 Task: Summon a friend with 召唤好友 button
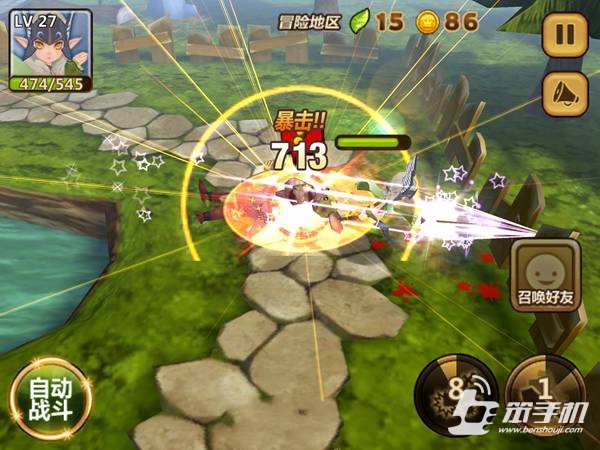(x=546, y=279)
